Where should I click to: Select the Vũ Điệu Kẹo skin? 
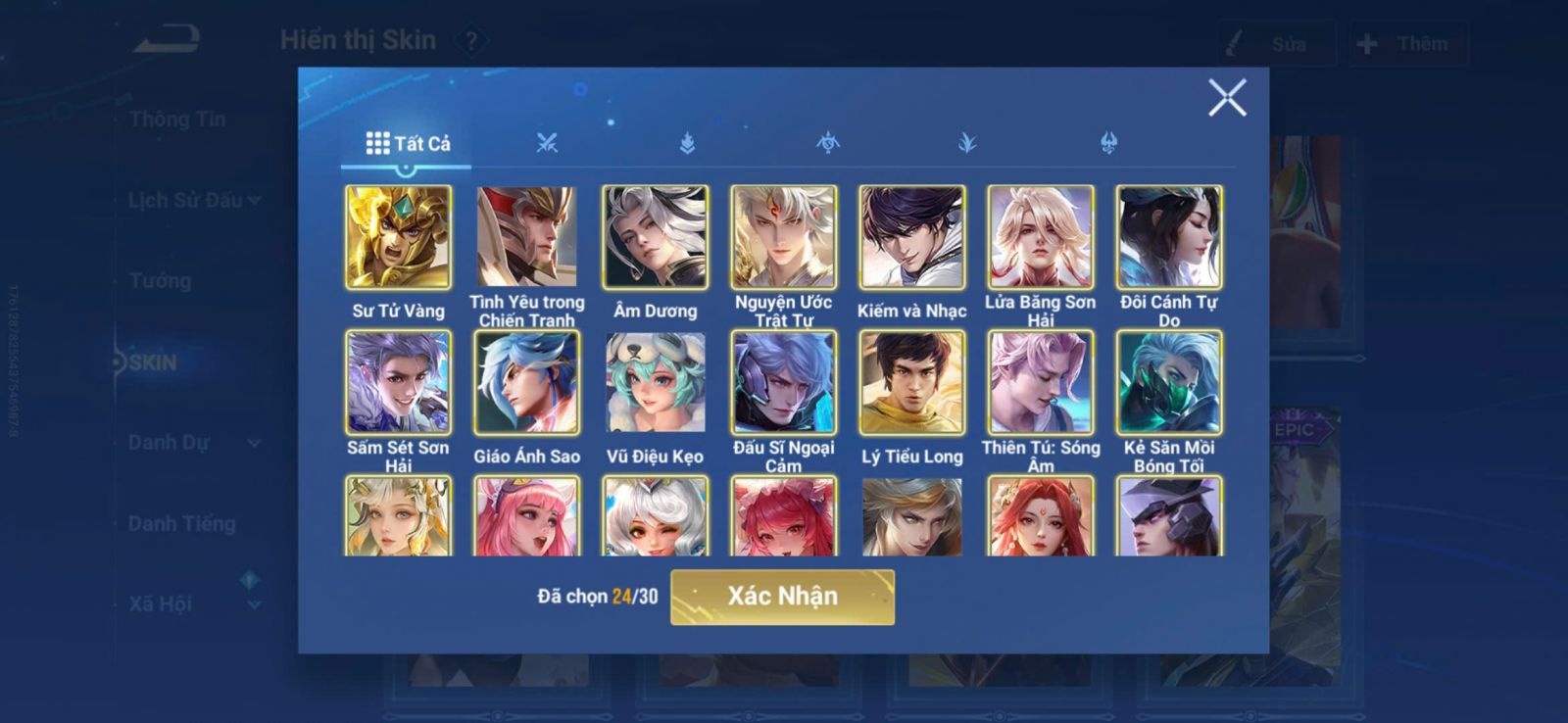(655, 382)
